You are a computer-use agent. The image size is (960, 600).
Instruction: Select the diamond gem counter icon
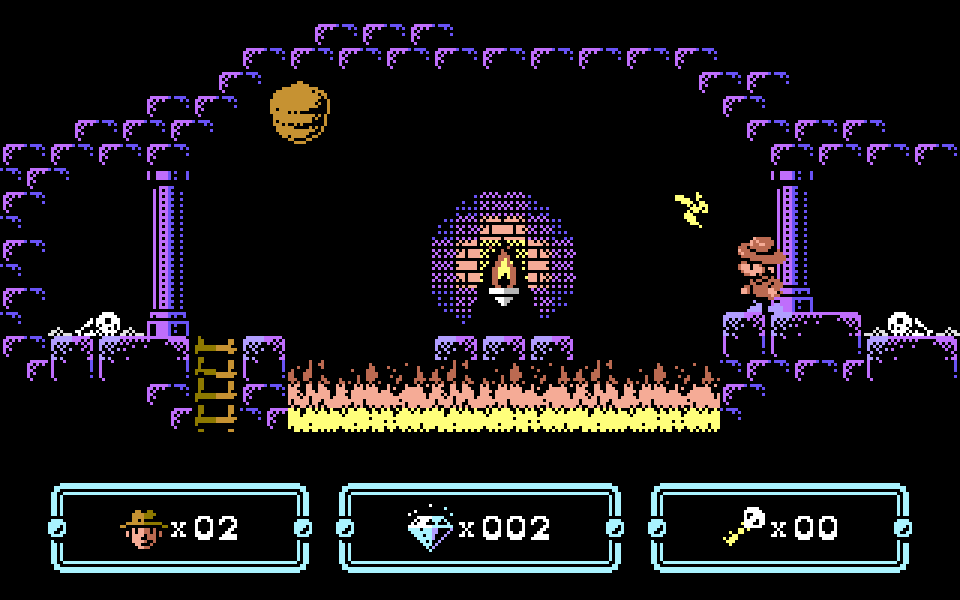[x=430, y=528]
